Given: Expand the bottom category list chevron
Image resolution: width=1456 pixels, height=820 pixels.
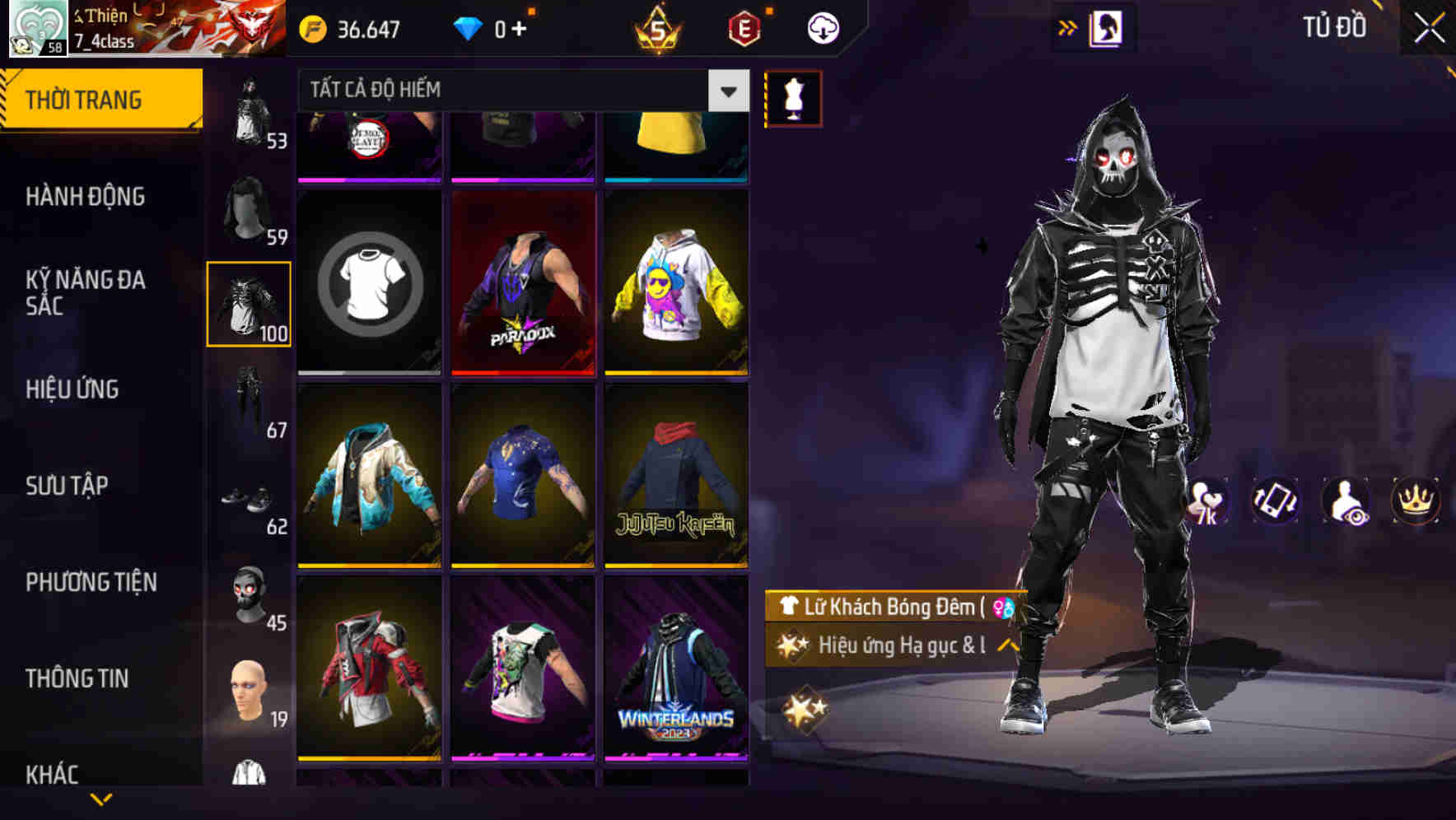Looking at the screenshot, I should [100, 799].
